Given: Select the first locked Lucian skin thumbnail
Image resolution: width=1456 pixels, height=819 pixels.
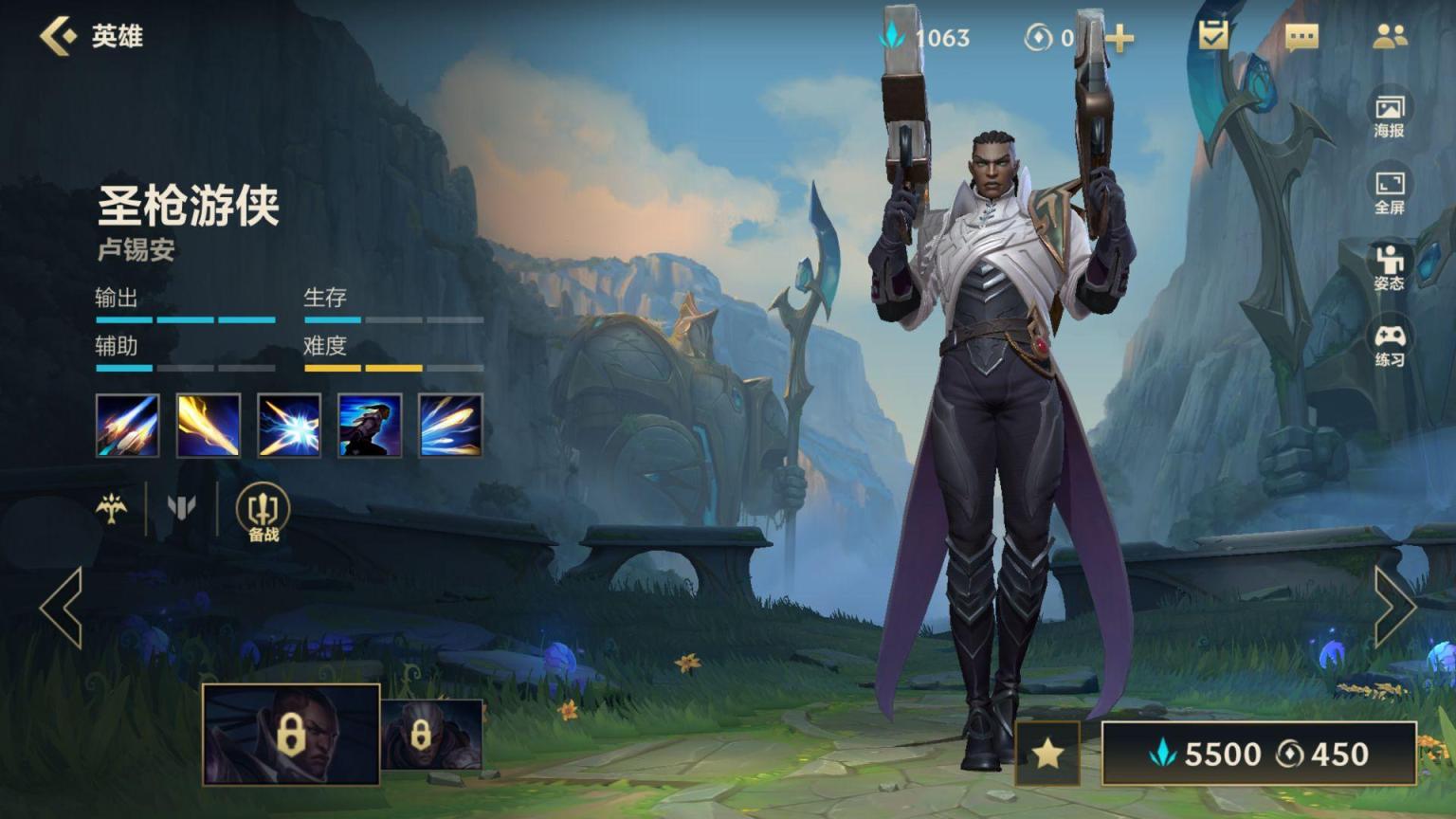Looking at the screenshot, I should (291, 735).
